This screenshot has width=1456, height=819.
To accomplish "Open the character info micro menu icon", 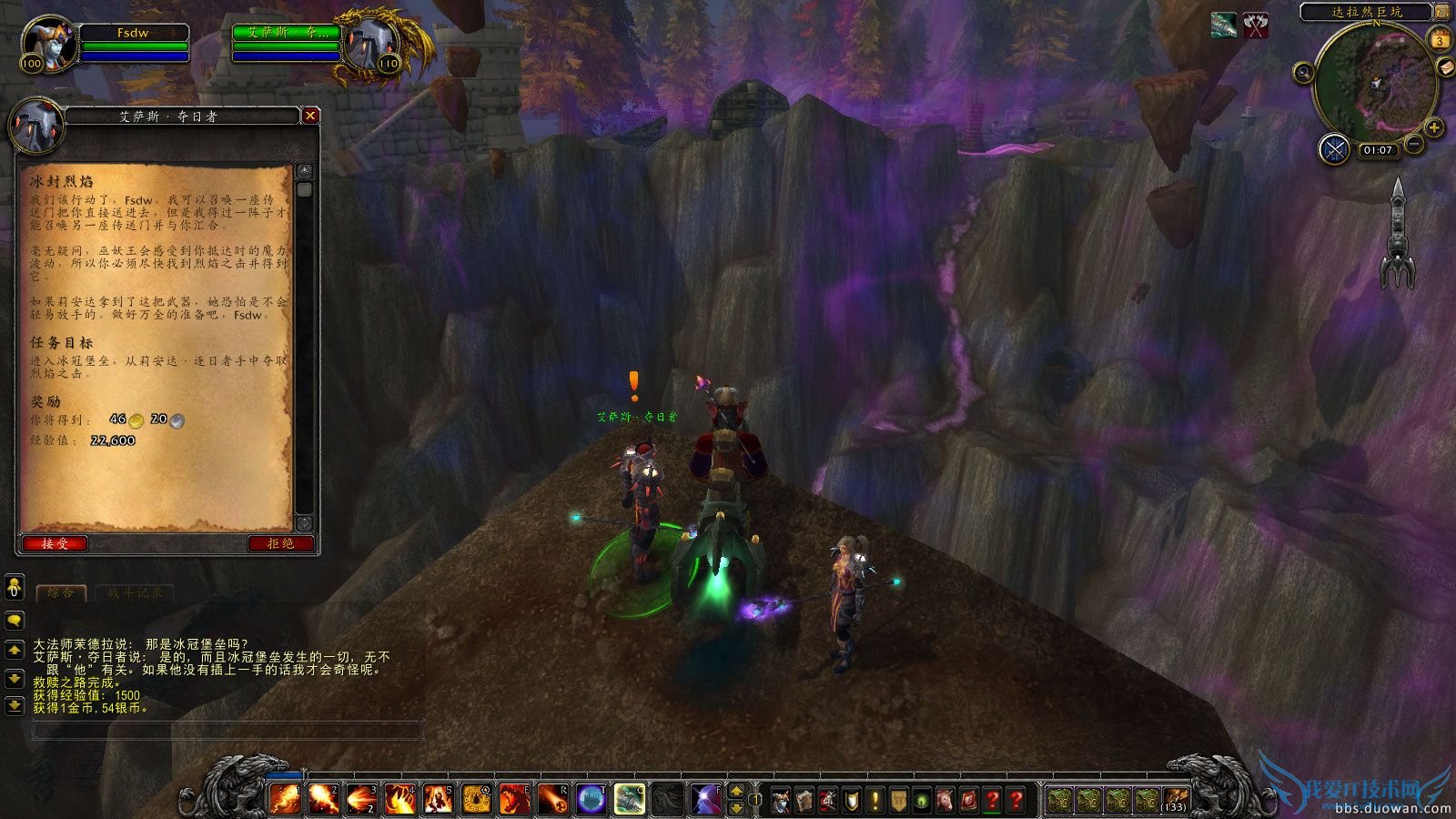I will click(x=779, y=797).
